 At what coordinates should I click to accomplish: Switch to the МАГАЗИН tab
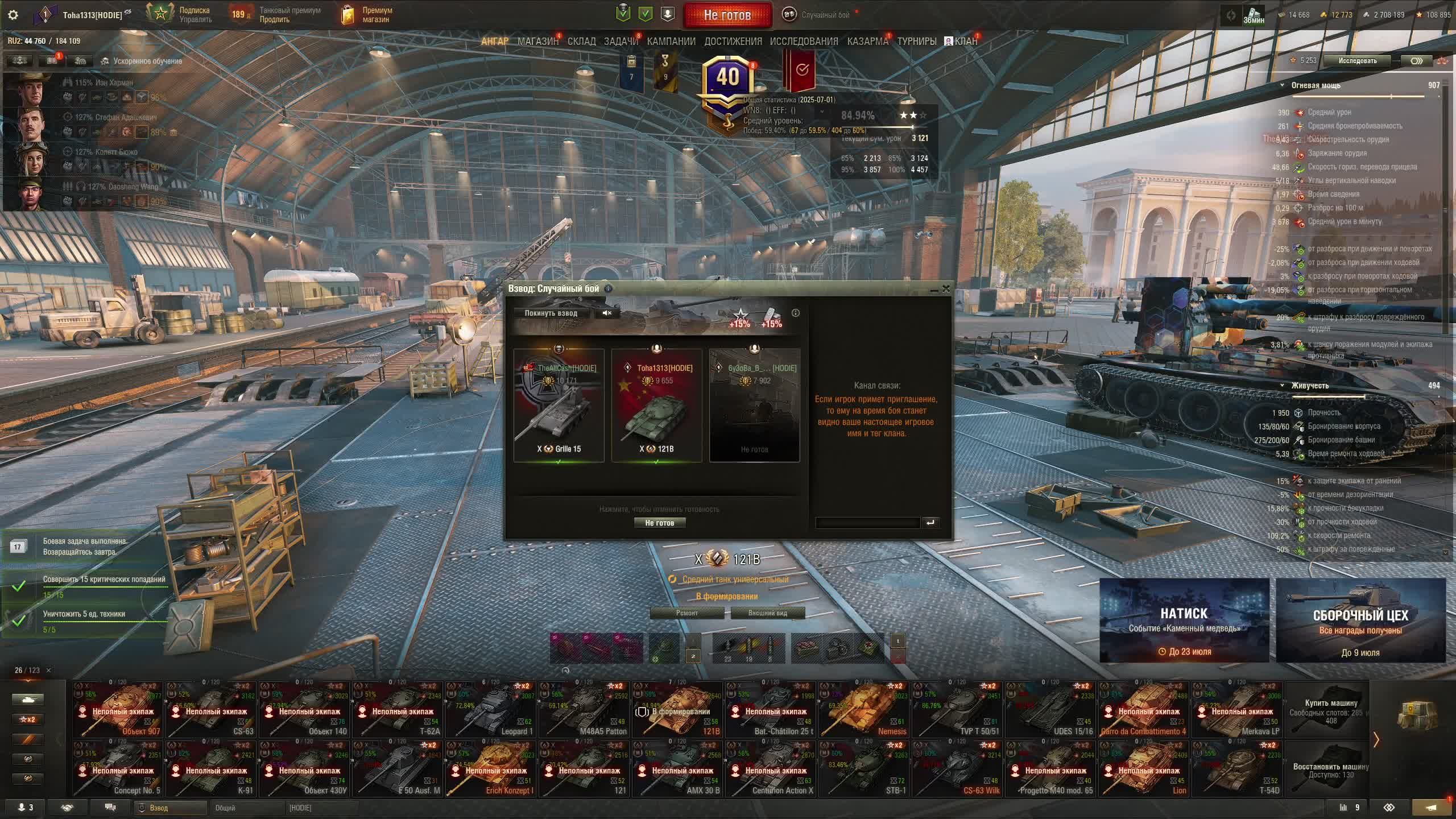(x=537, y=42)
